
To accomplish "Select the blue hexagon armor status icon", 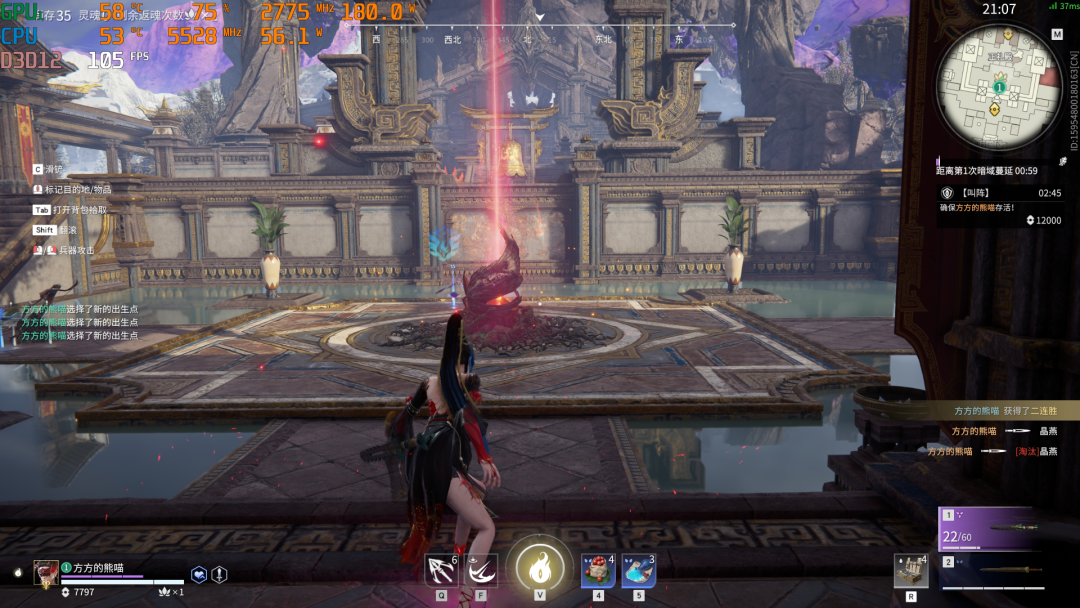I will coord(200,574).
